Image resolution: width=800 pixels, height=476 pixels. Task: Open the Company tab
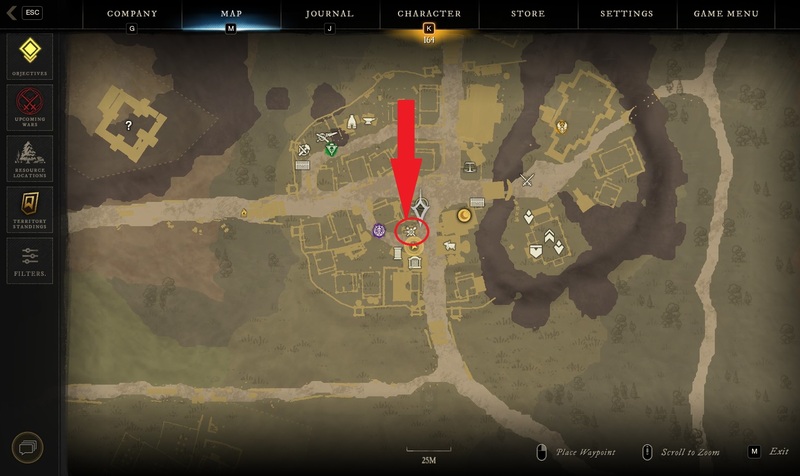coord(132,14)
